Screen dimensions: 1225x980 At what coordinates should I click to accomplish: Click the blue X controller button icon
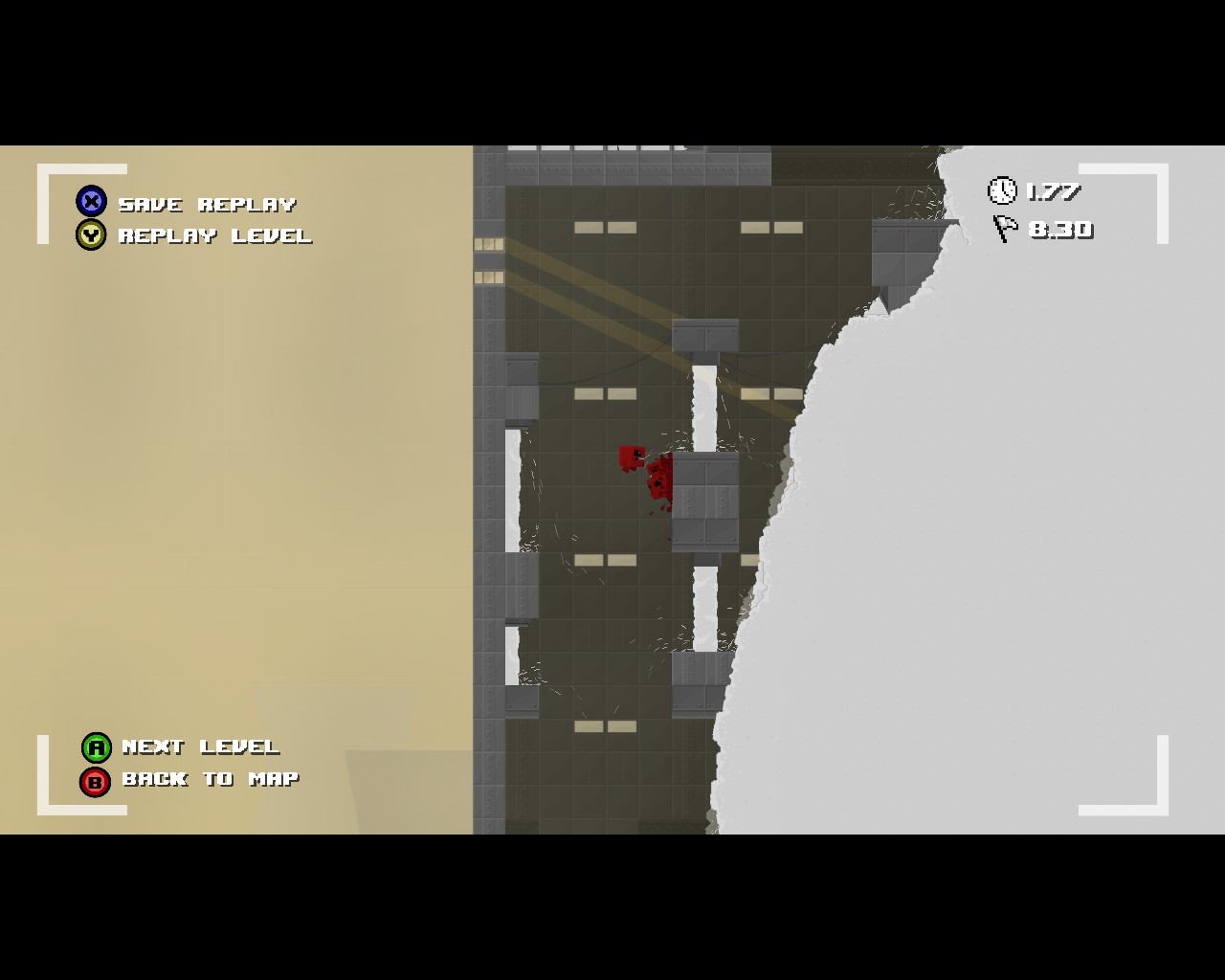pos(92,202)
